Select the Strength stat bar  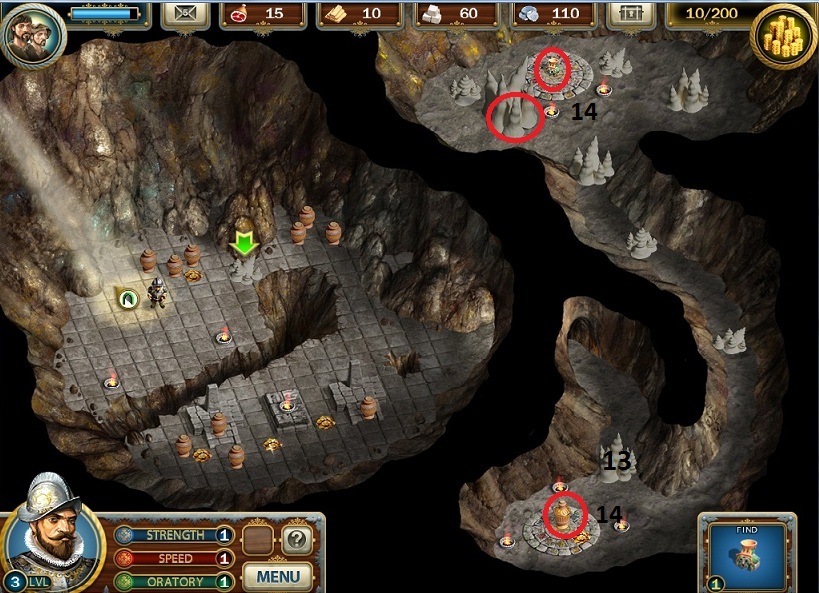(173, 535)
